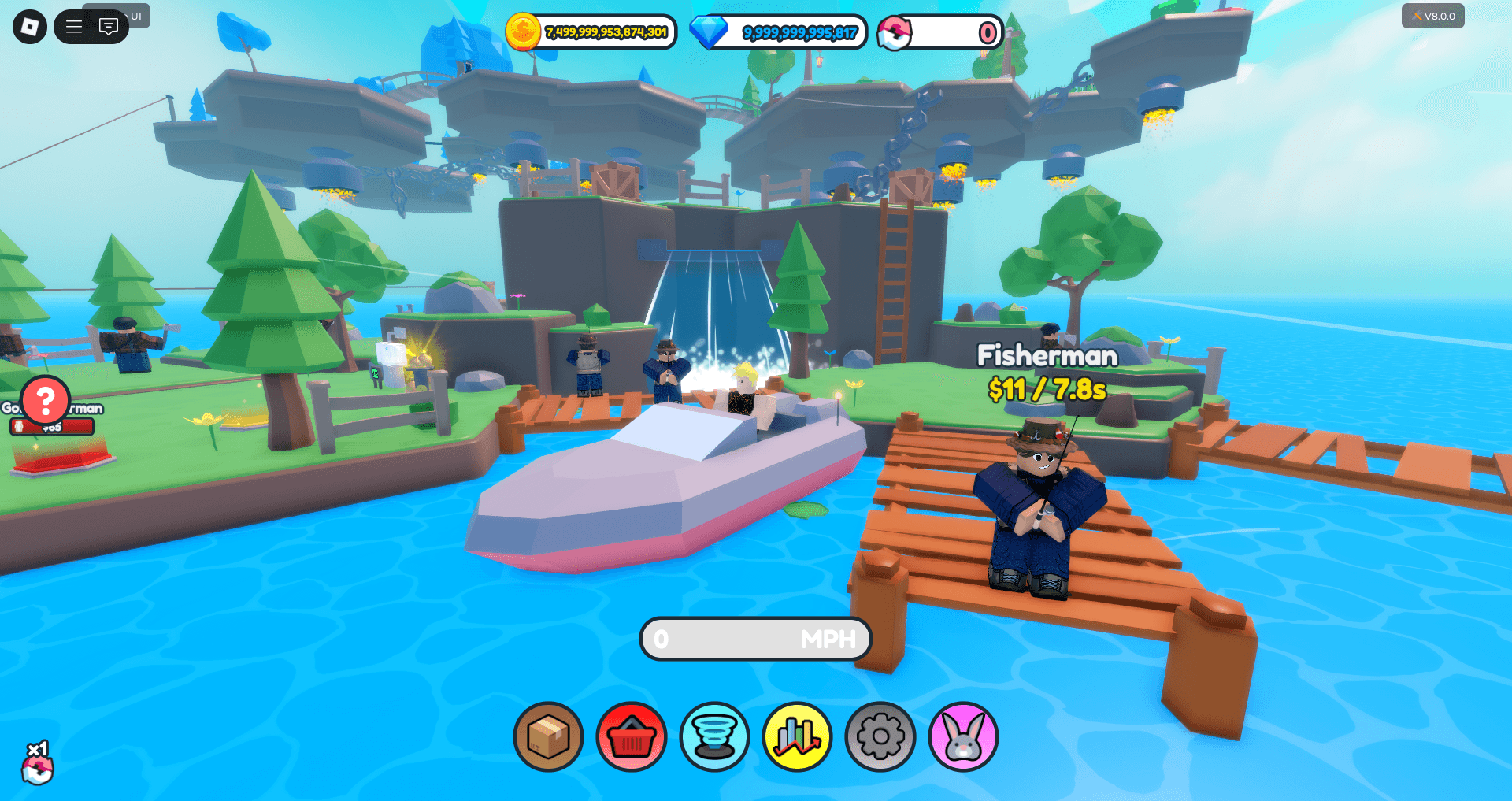
Task: Open the hamburger menu
Action: [x=75, y=26]
